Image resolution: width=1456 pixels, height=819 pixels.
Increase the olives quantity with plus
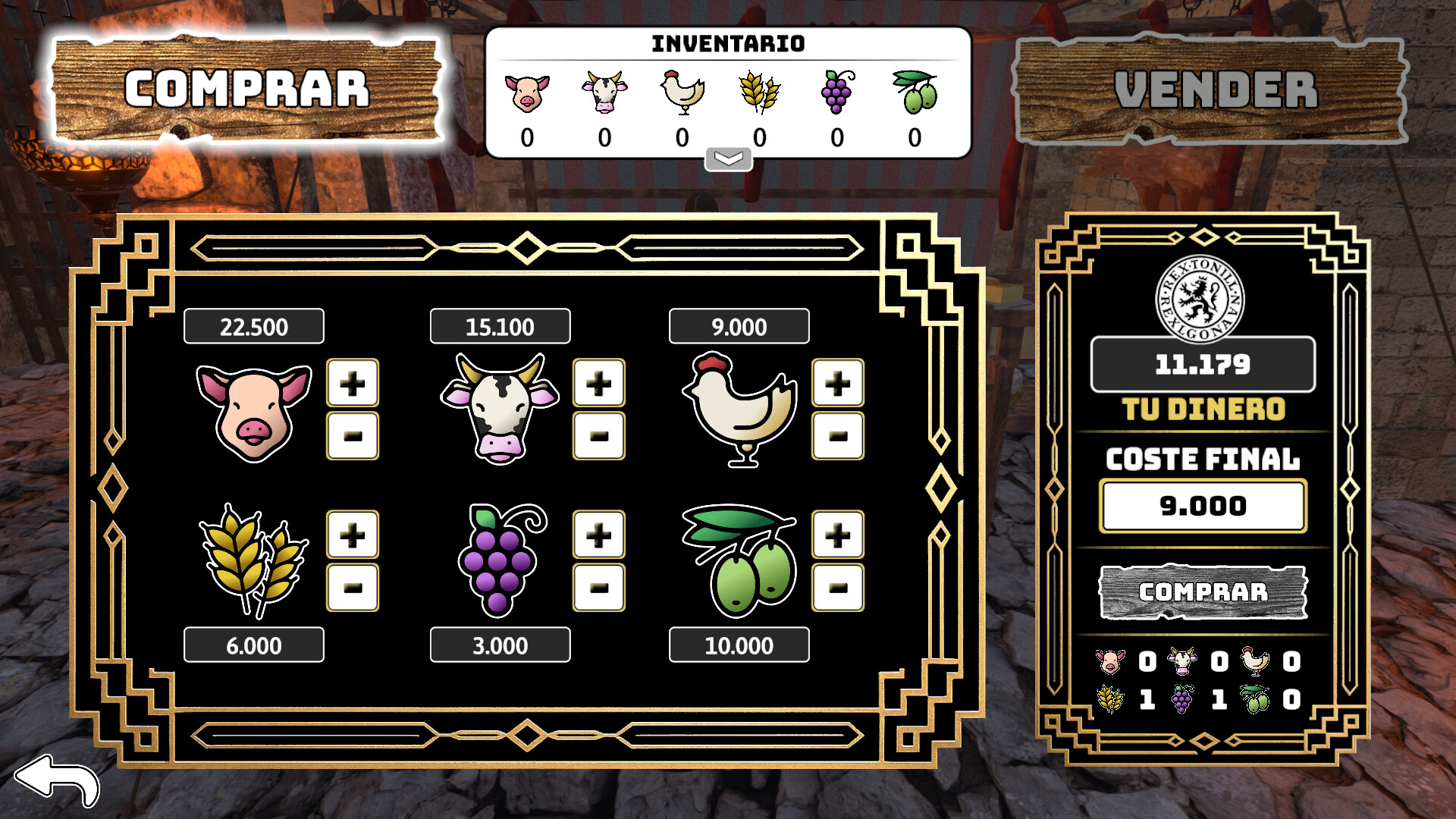(x=837, y=534)
